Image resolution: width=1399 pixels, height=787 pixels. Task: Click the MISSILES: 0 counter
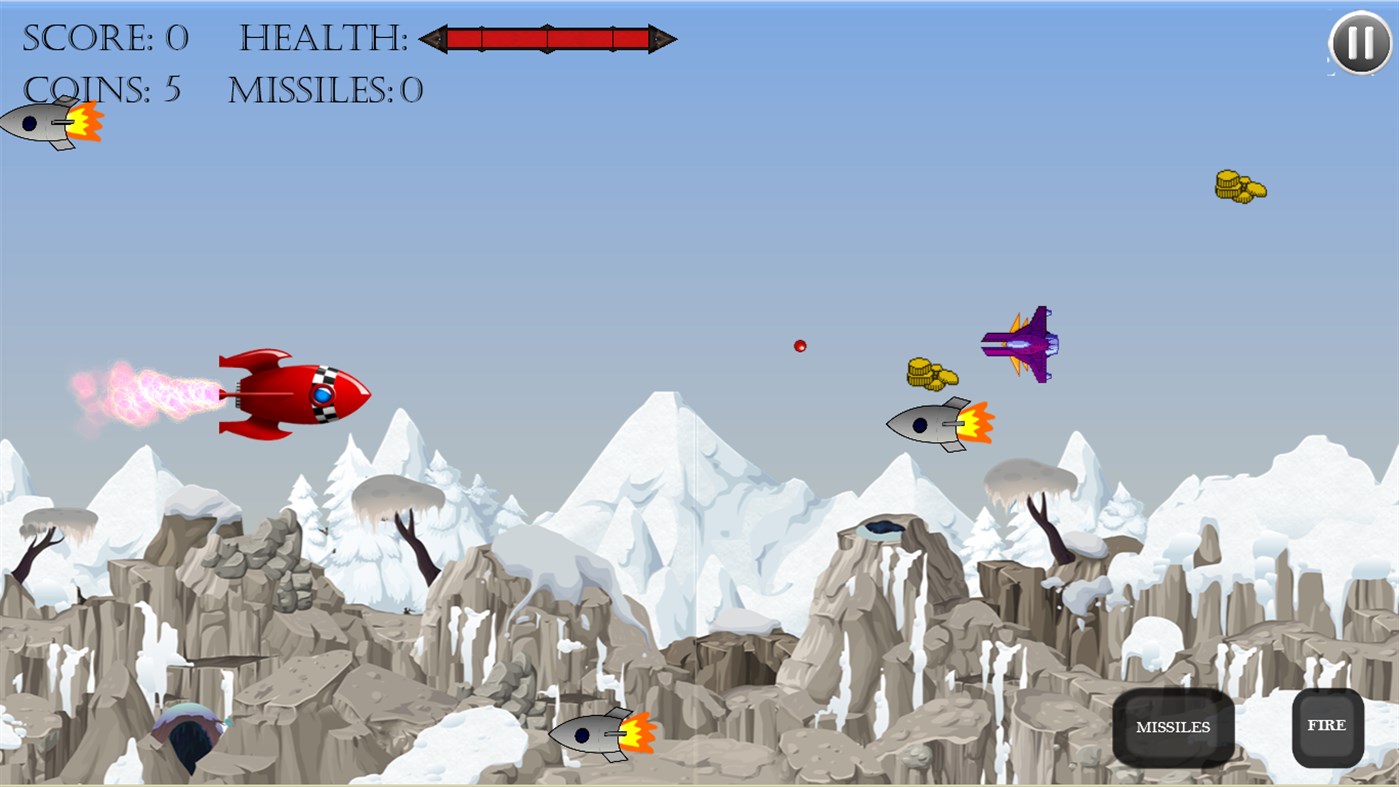tap(325, 91)
